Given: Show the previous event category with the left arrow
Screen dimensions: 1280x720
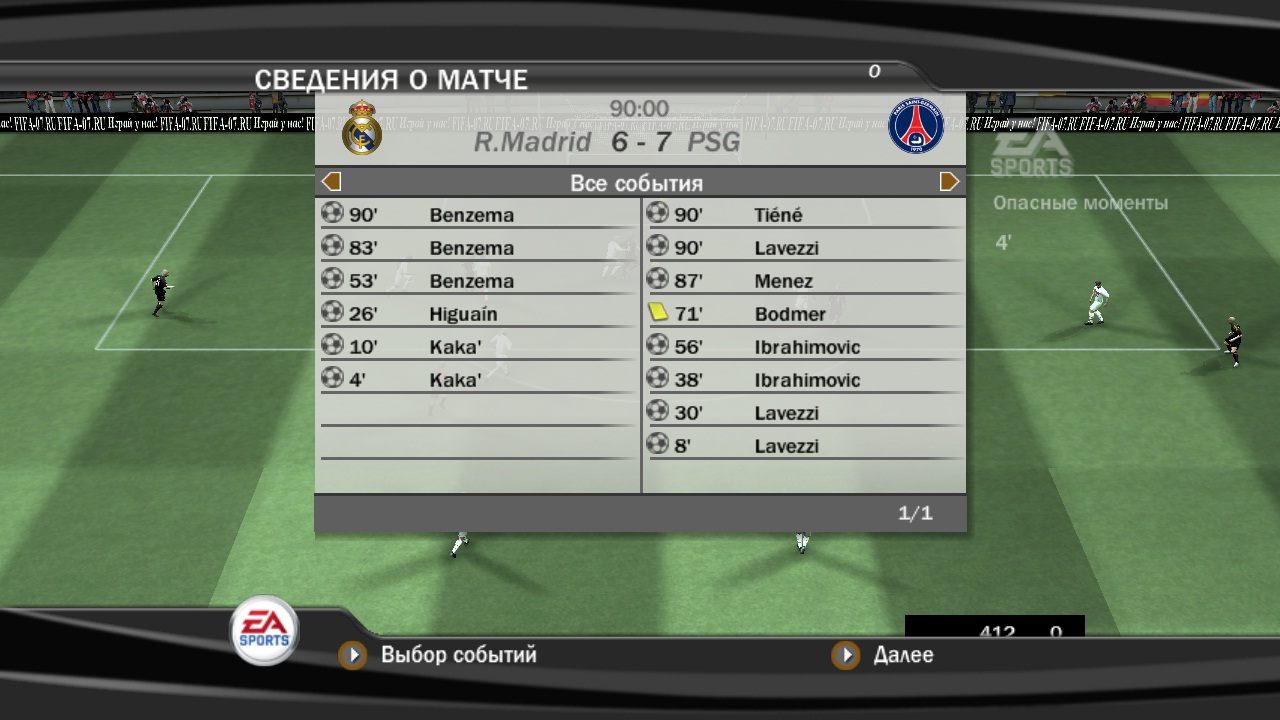Looking at the screenshot, I should click(332, 182).
